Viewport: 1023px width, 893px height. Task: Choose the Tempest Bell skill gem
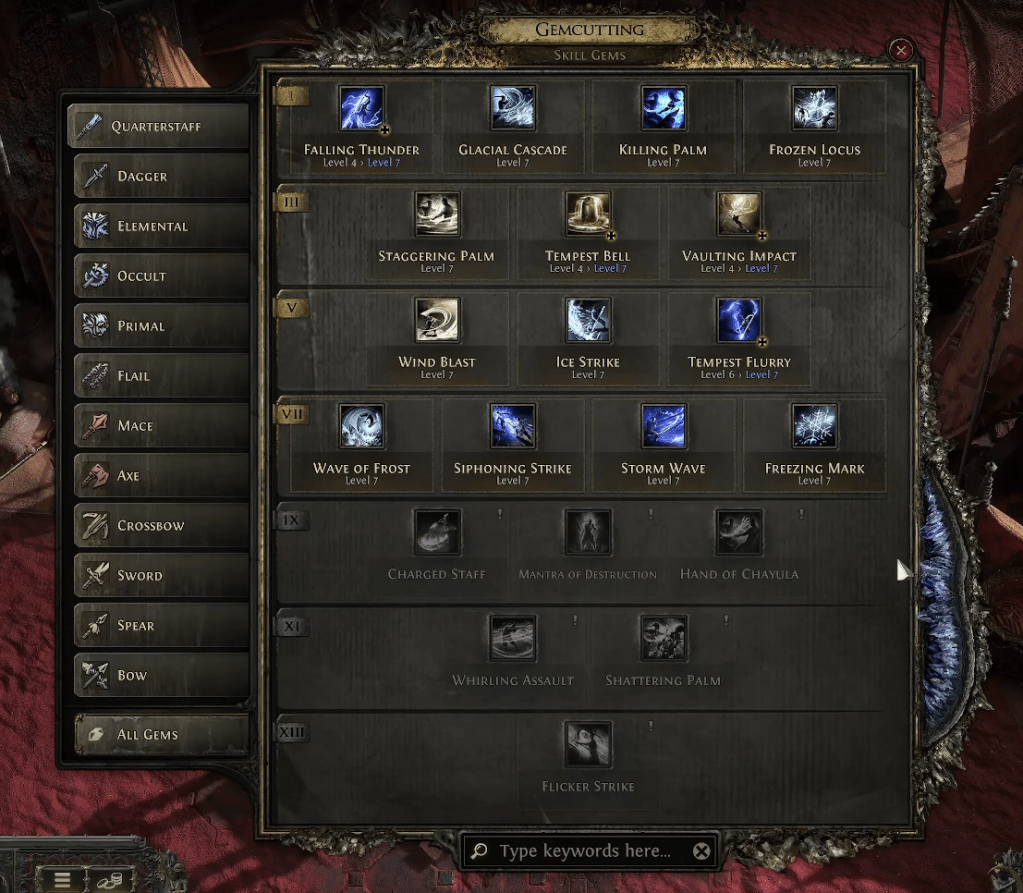coord(588,214)
